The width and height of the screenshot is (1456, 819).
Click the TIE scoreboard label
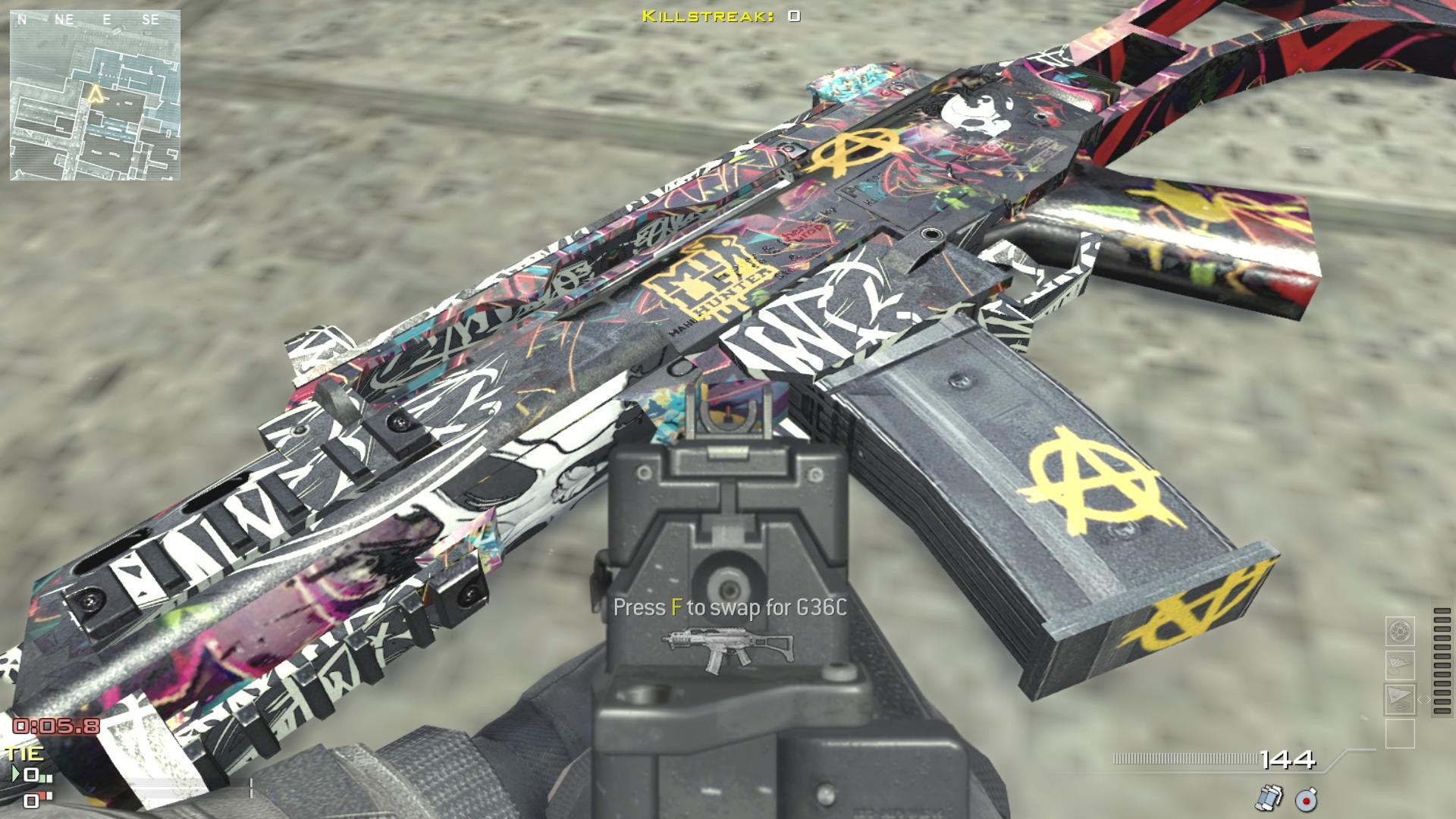coord(24,752)
